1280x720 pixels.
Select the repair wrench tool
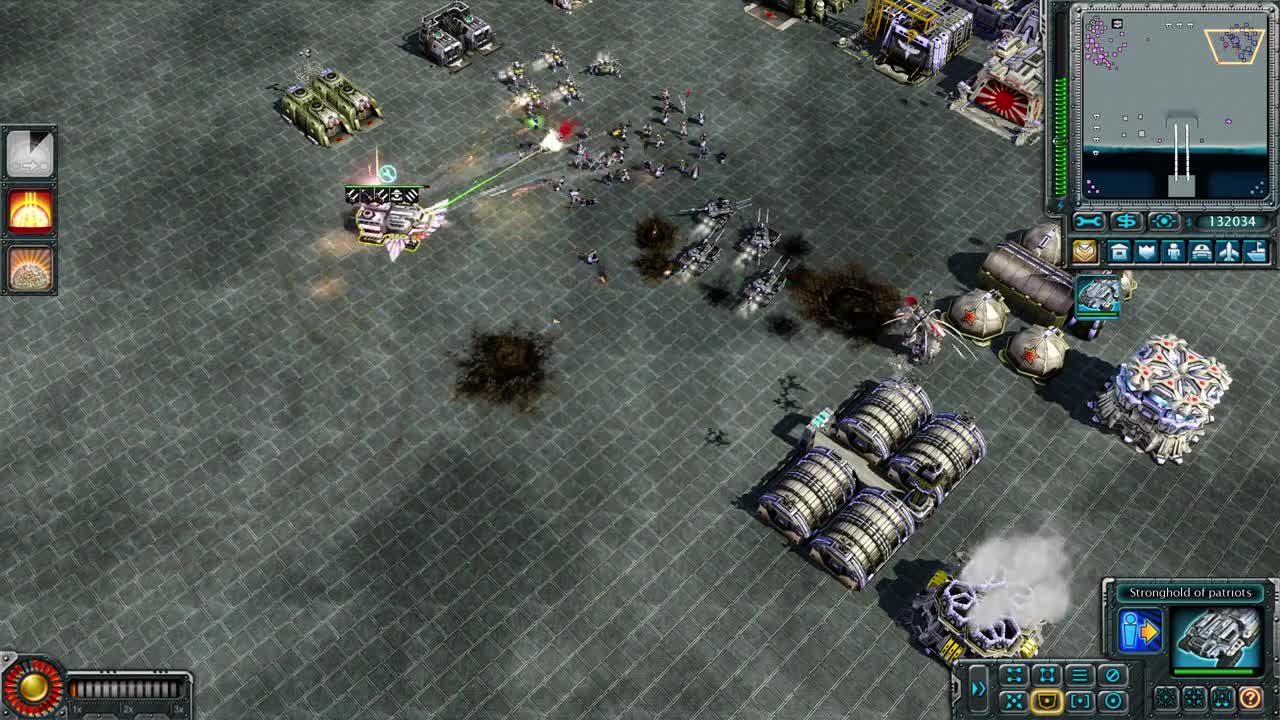coord(1088,221)
